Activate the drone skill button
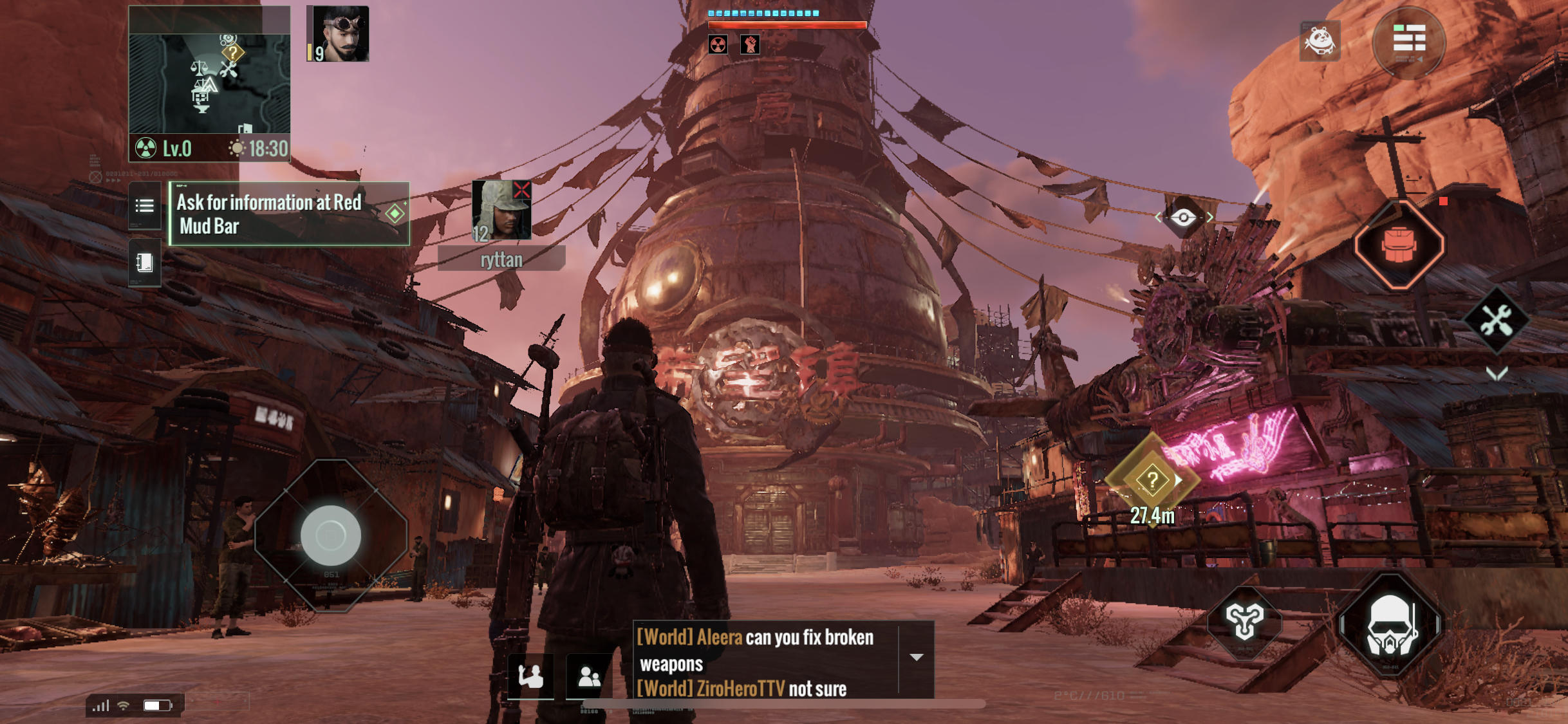Screen dimensions: 1568x724 (x=1245, y=620)
